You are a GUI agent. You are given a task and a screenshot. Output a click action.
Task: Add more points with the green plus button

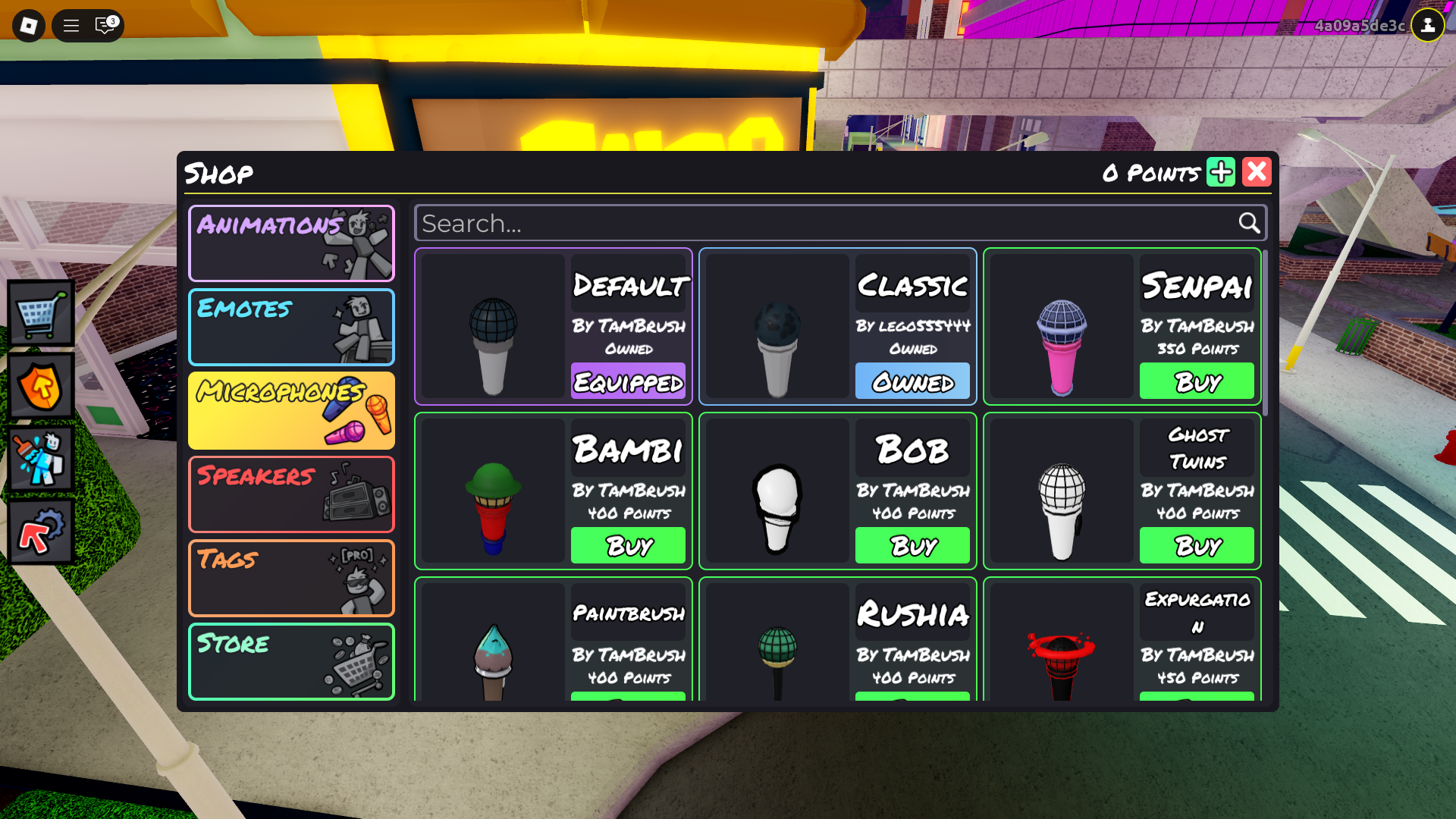[x=1221, y=172]
